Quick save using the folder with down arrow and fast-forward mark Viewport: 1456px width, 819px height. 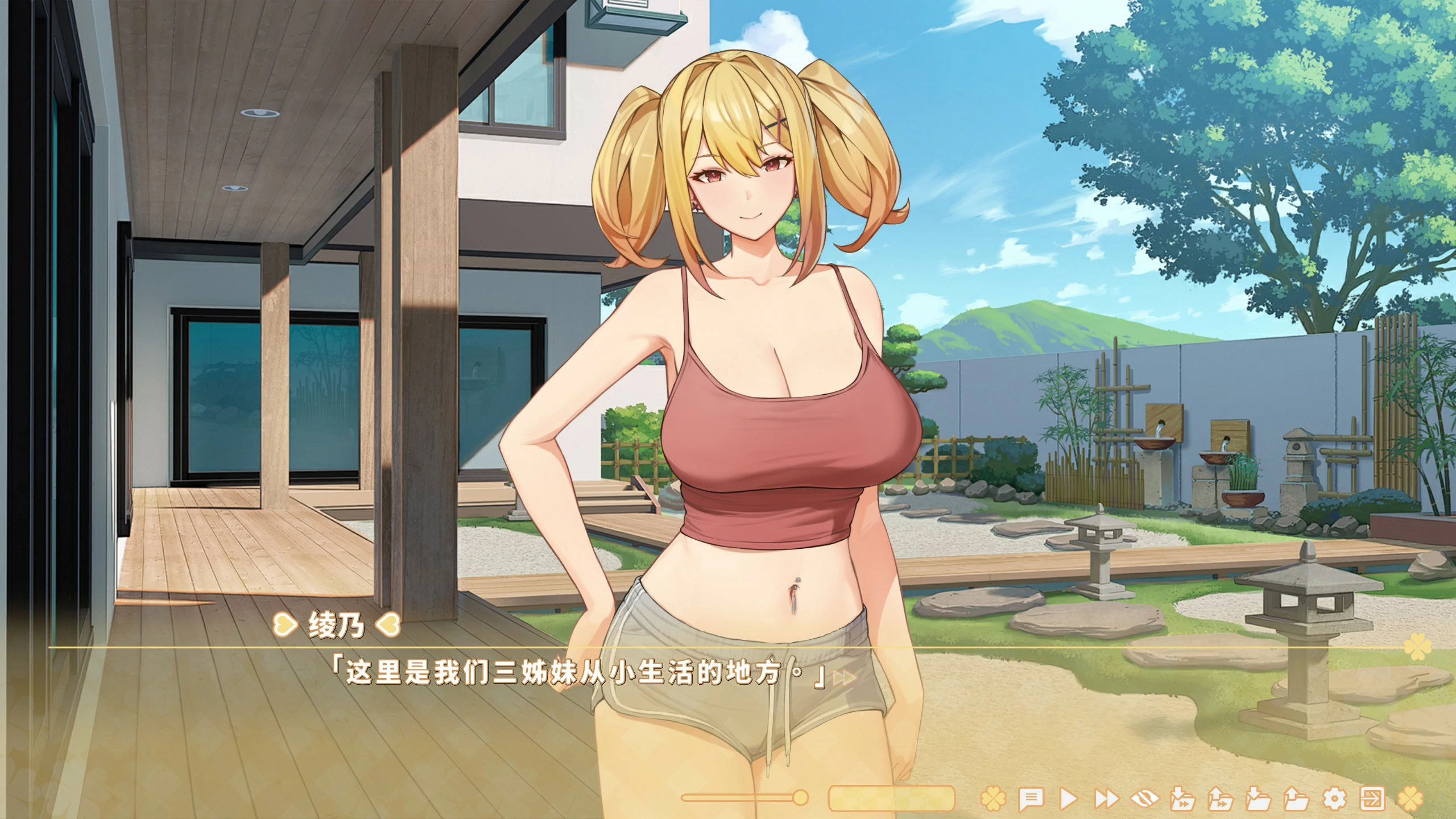point(1182,799)
